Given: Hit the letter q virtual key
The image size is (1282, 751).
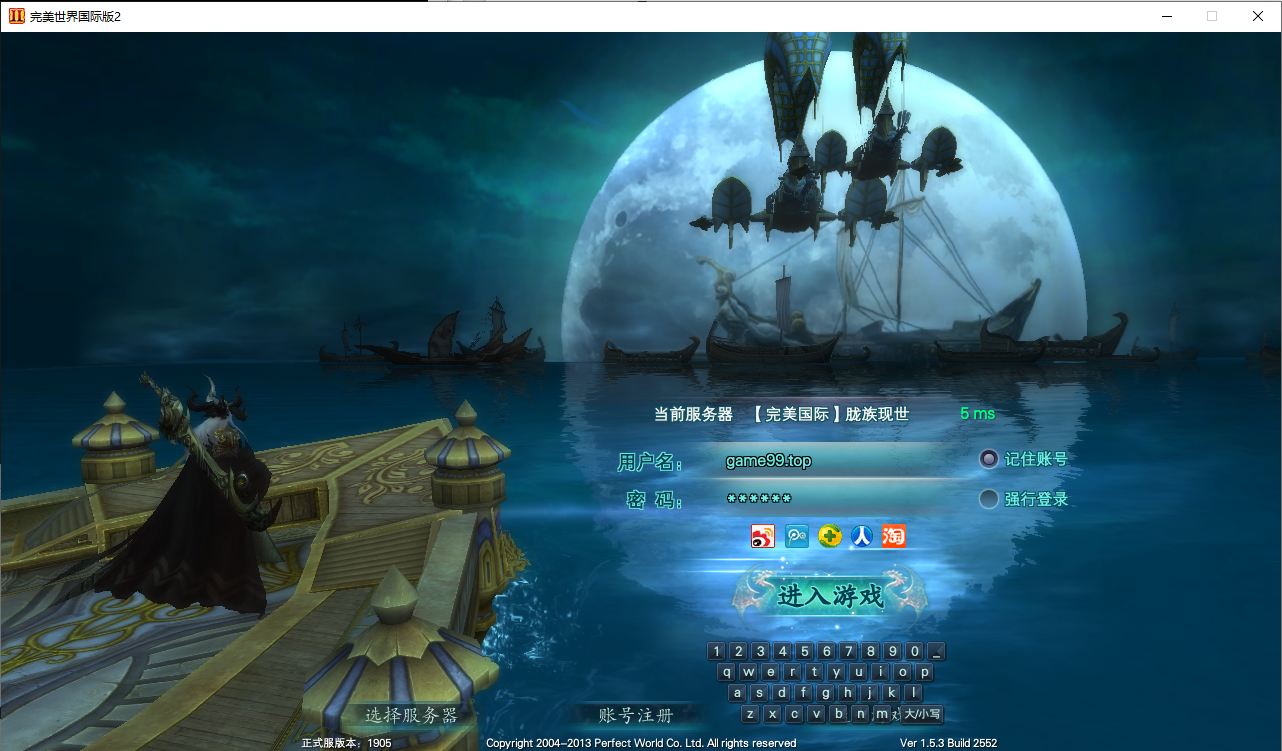Looking at the screenshot, I should tap(727, 672).
